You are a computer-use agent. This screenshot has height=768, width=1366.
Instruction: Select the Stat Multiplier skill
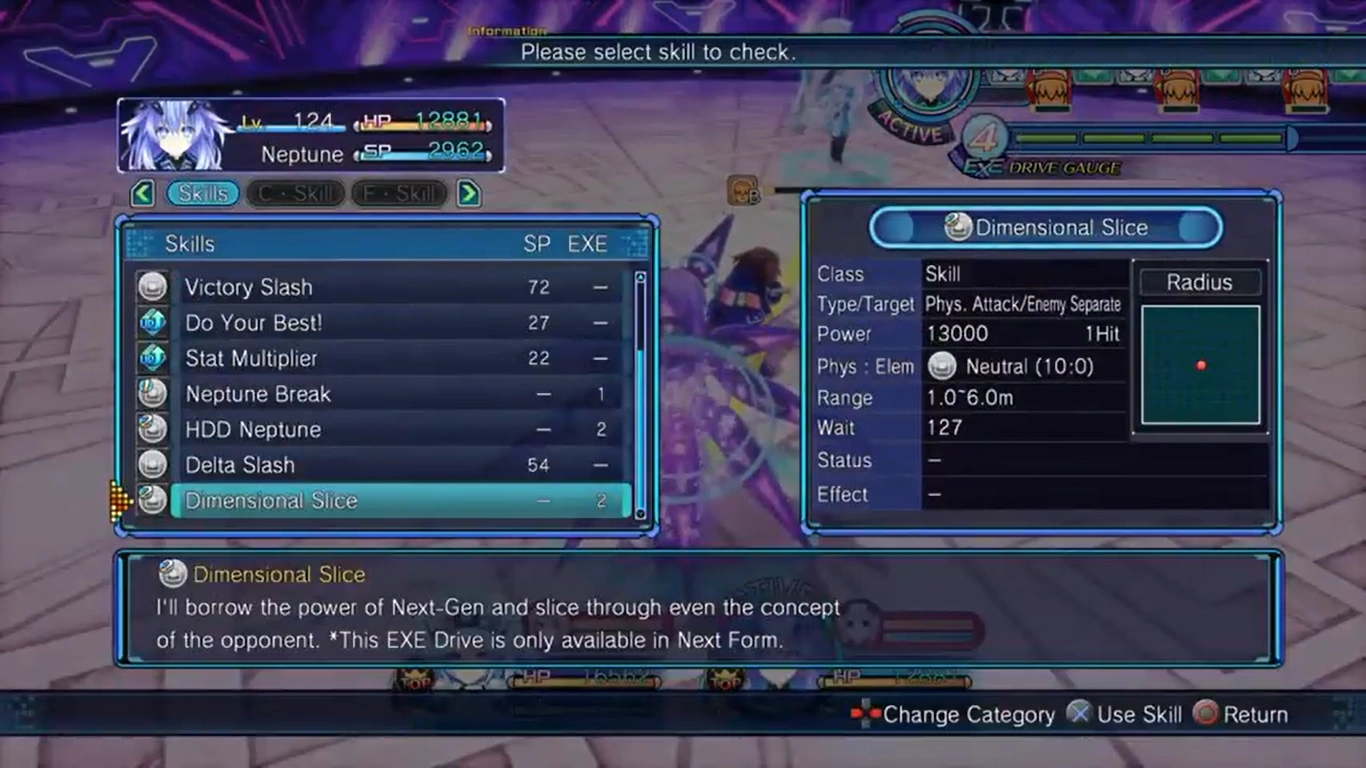click(x=380, y=358)
